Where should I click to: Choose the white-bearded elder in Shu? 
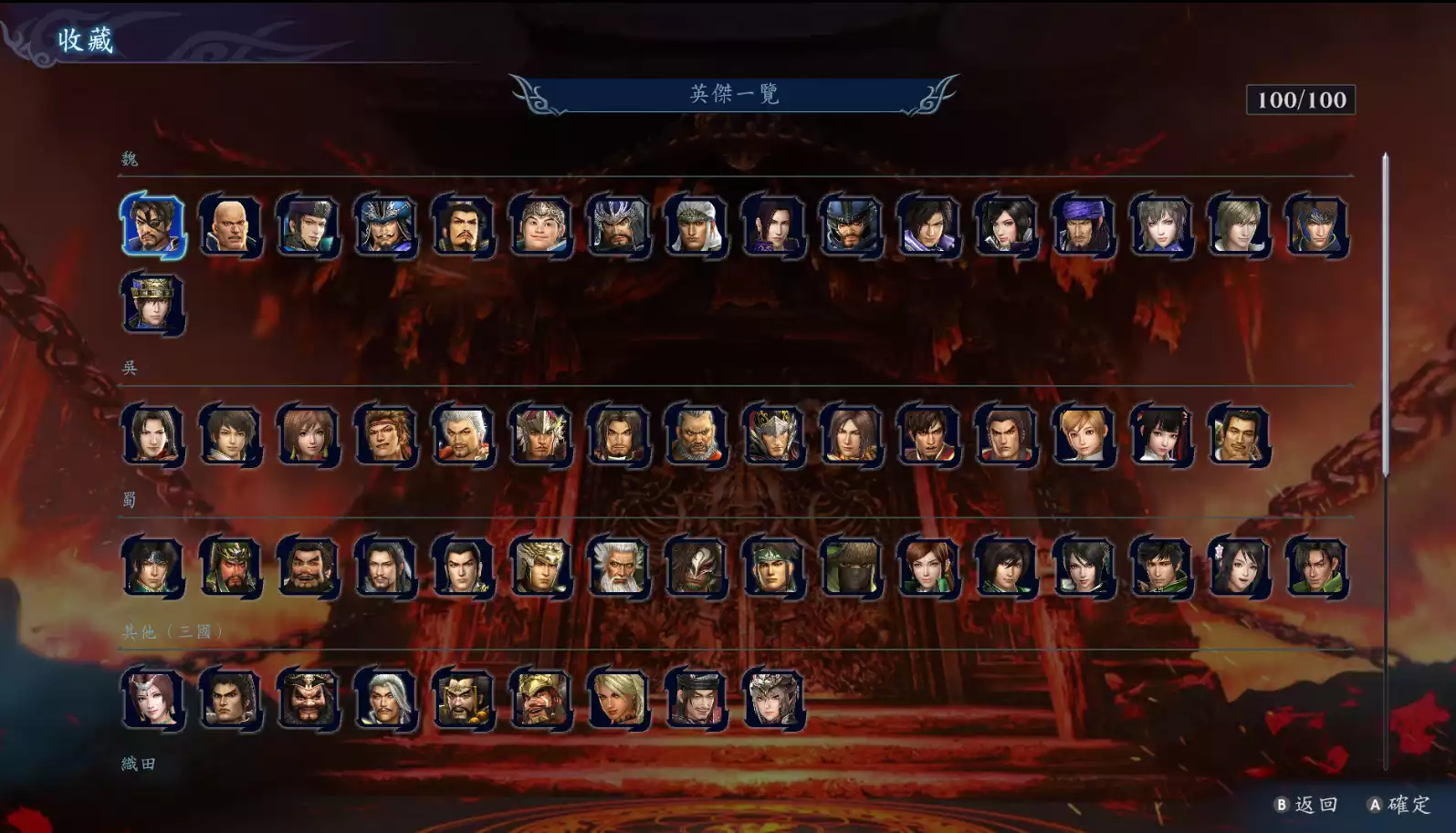(618, 567)
